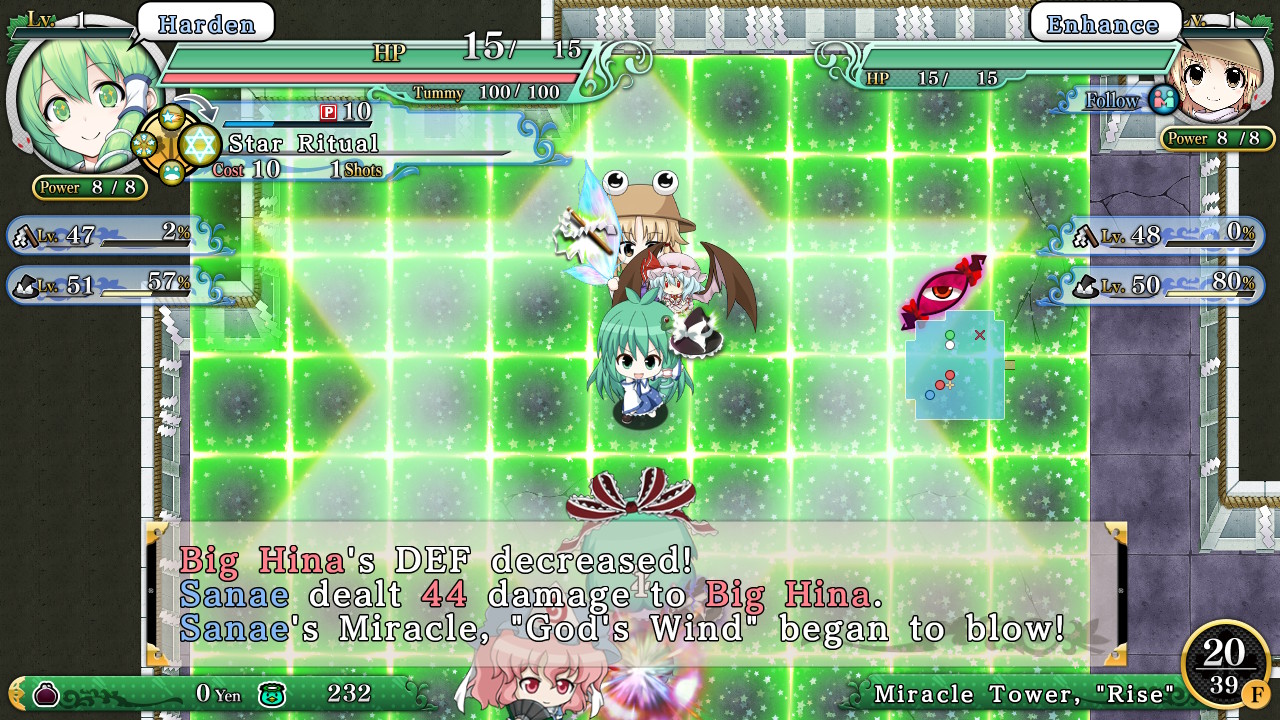Select the Harden name banner
Viewport: 1280px width, 720px height.
[204, 24]
